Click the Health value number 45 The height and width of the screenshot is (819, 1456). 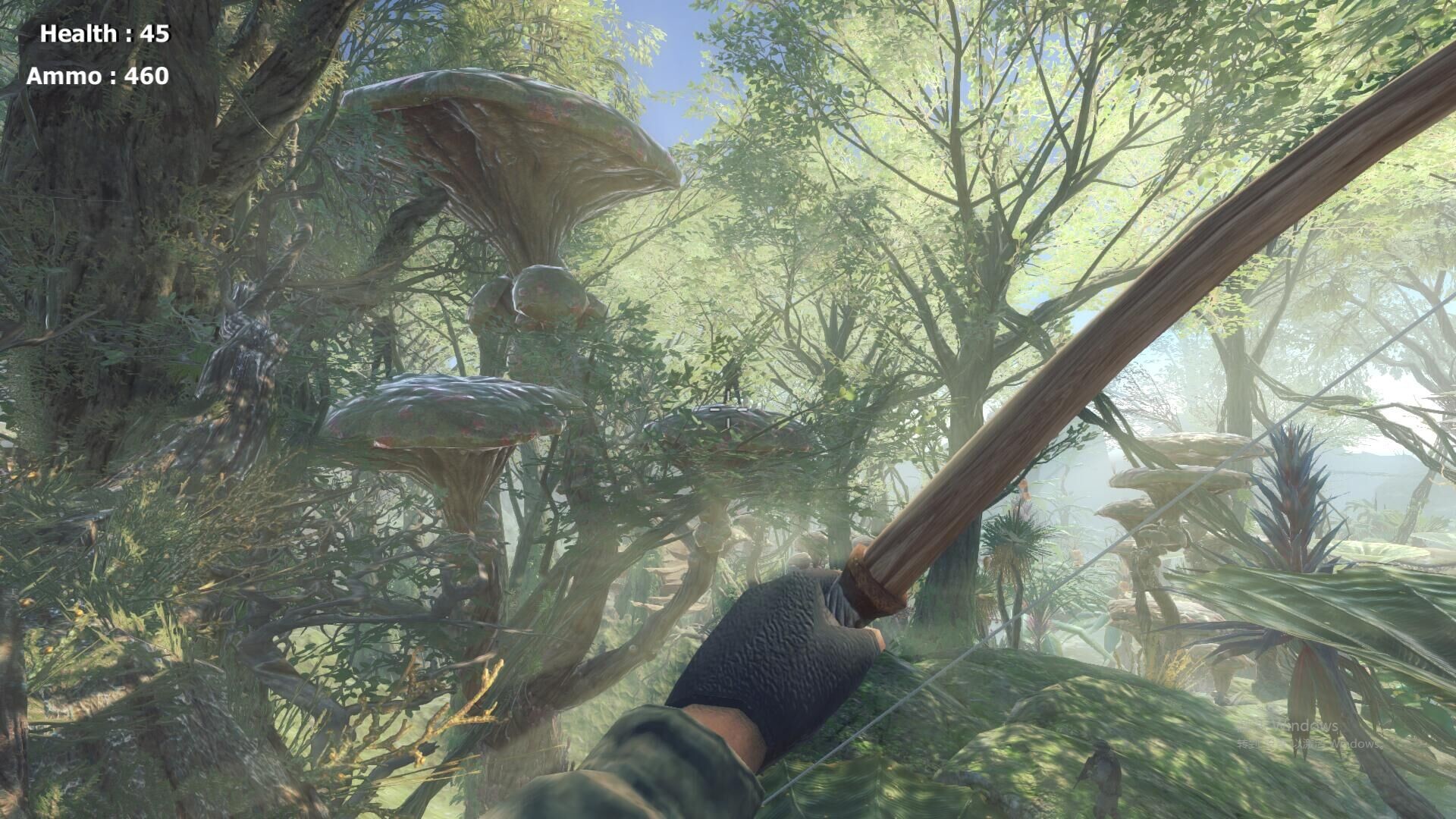click(157, 33)
